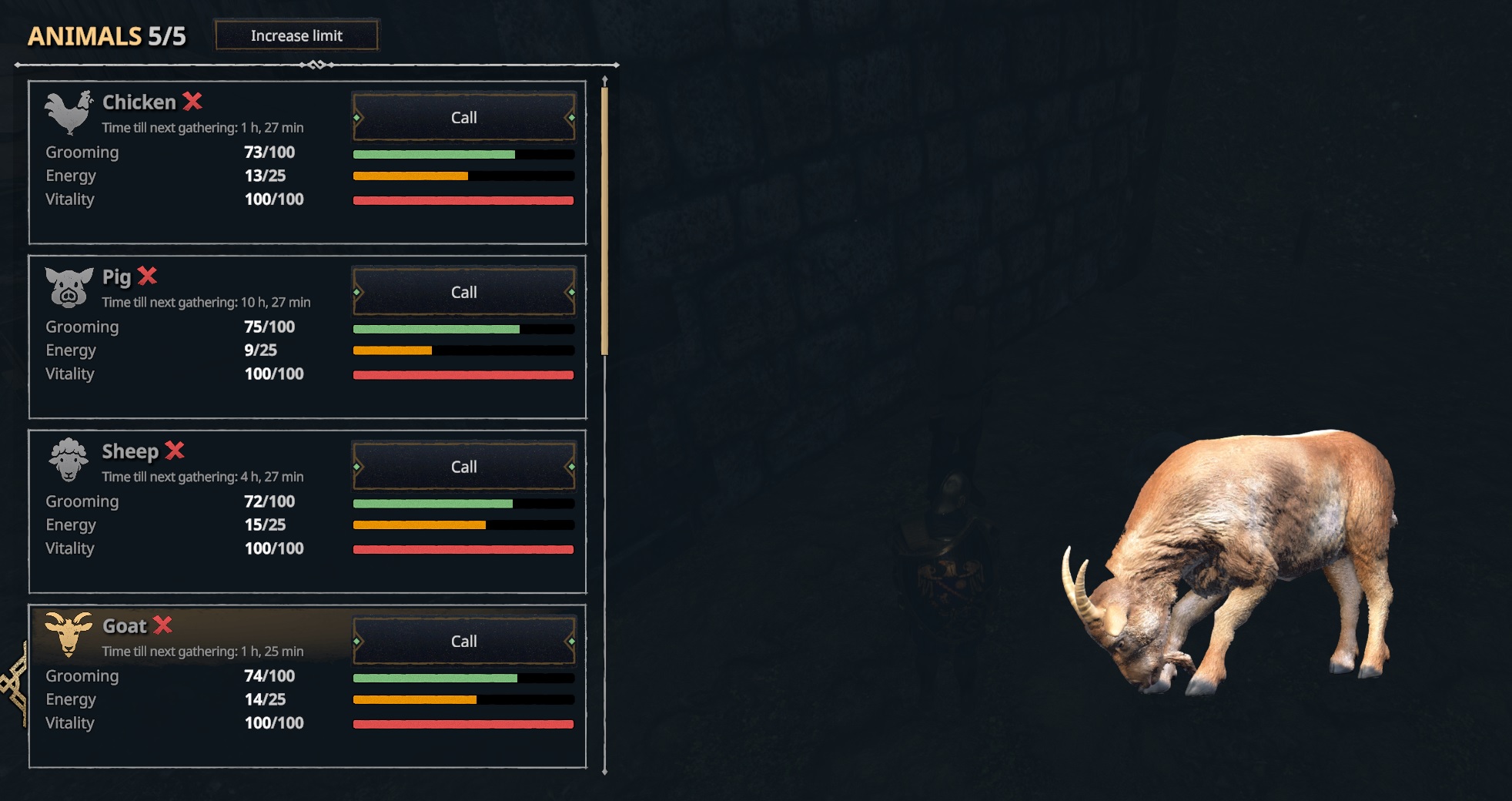
Task: Call the Chicken
Action: coord(463,117)
